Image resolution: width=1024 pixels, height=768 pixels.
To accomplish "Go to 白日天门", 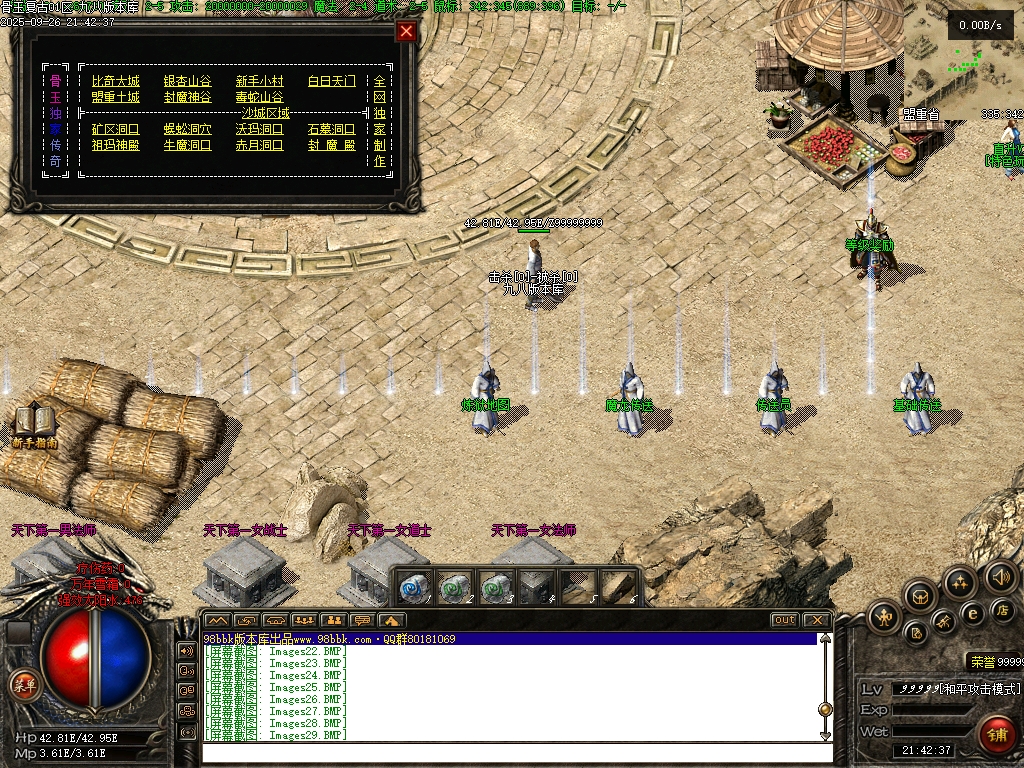I will click(332, 81).
